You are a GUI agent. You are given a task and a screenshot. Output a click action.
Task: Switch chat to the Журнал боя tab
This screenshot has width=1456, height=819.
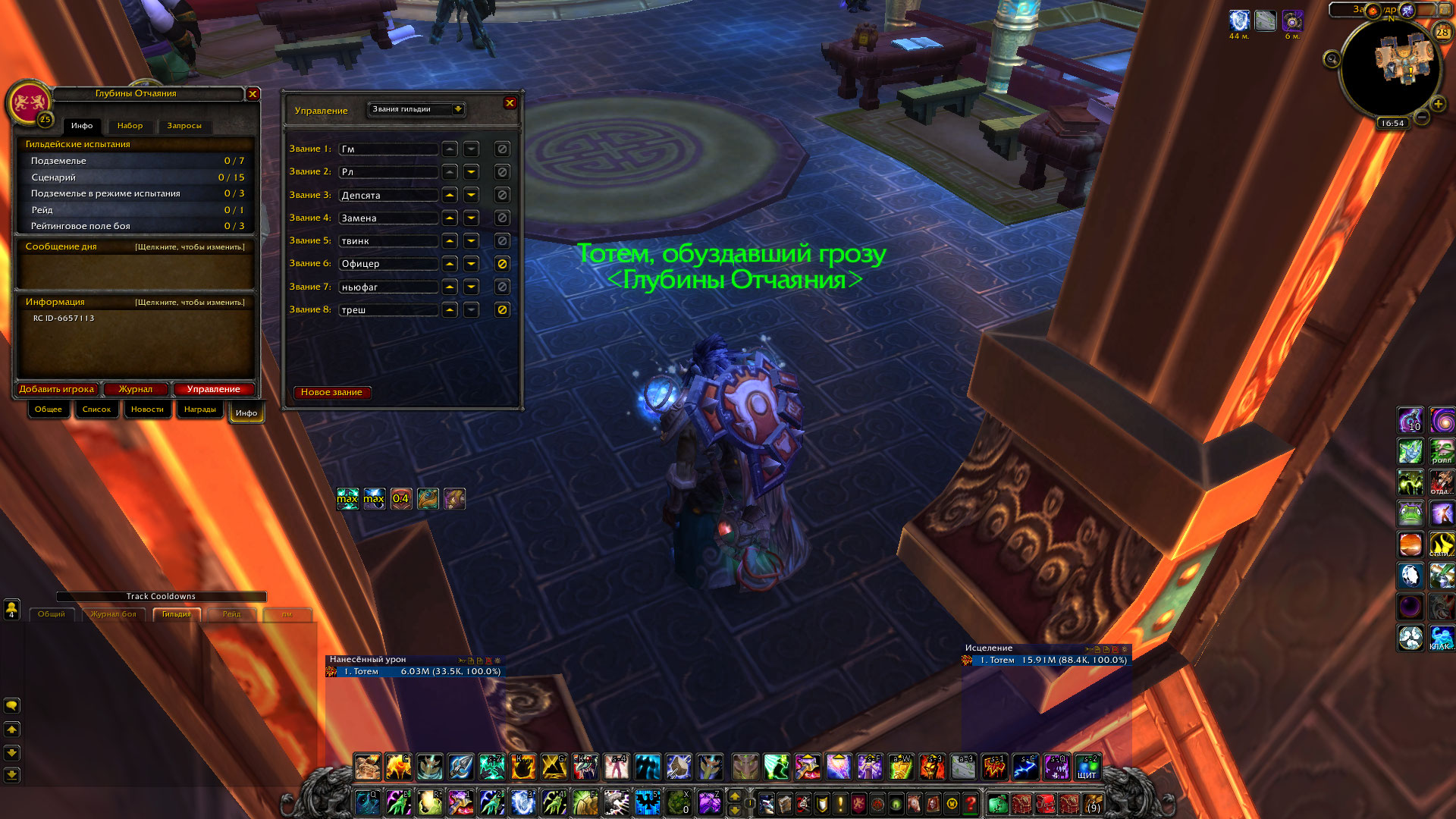pyautogui.click(x=114, y=614)
